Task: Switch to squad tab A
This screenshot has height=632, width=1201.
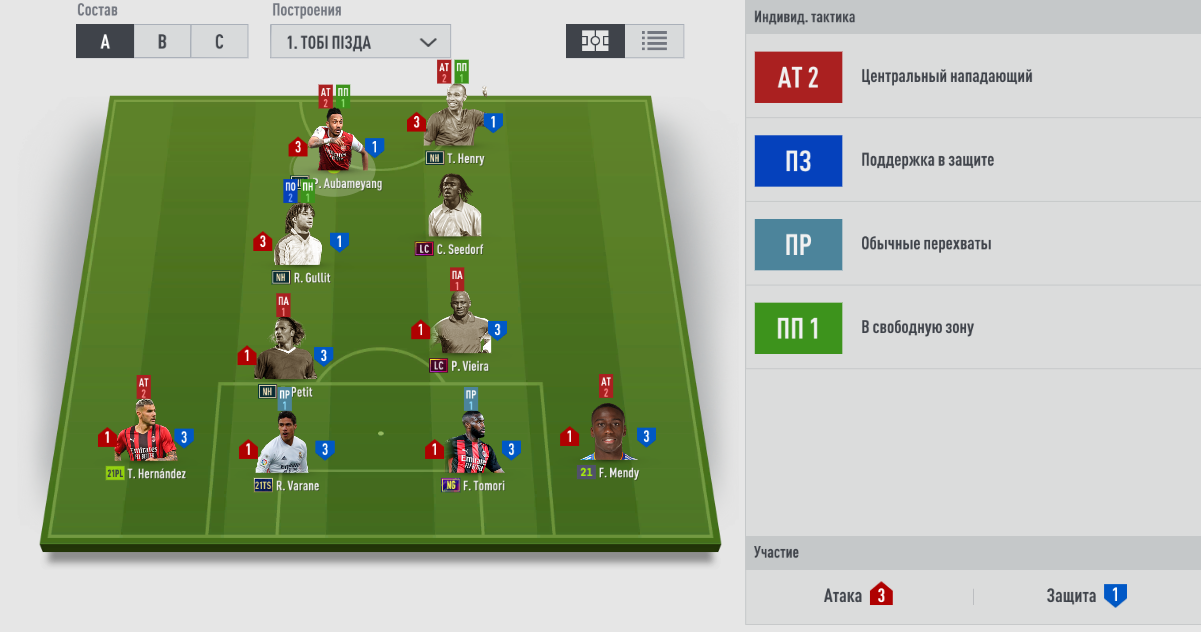Action: pos(105,41)
